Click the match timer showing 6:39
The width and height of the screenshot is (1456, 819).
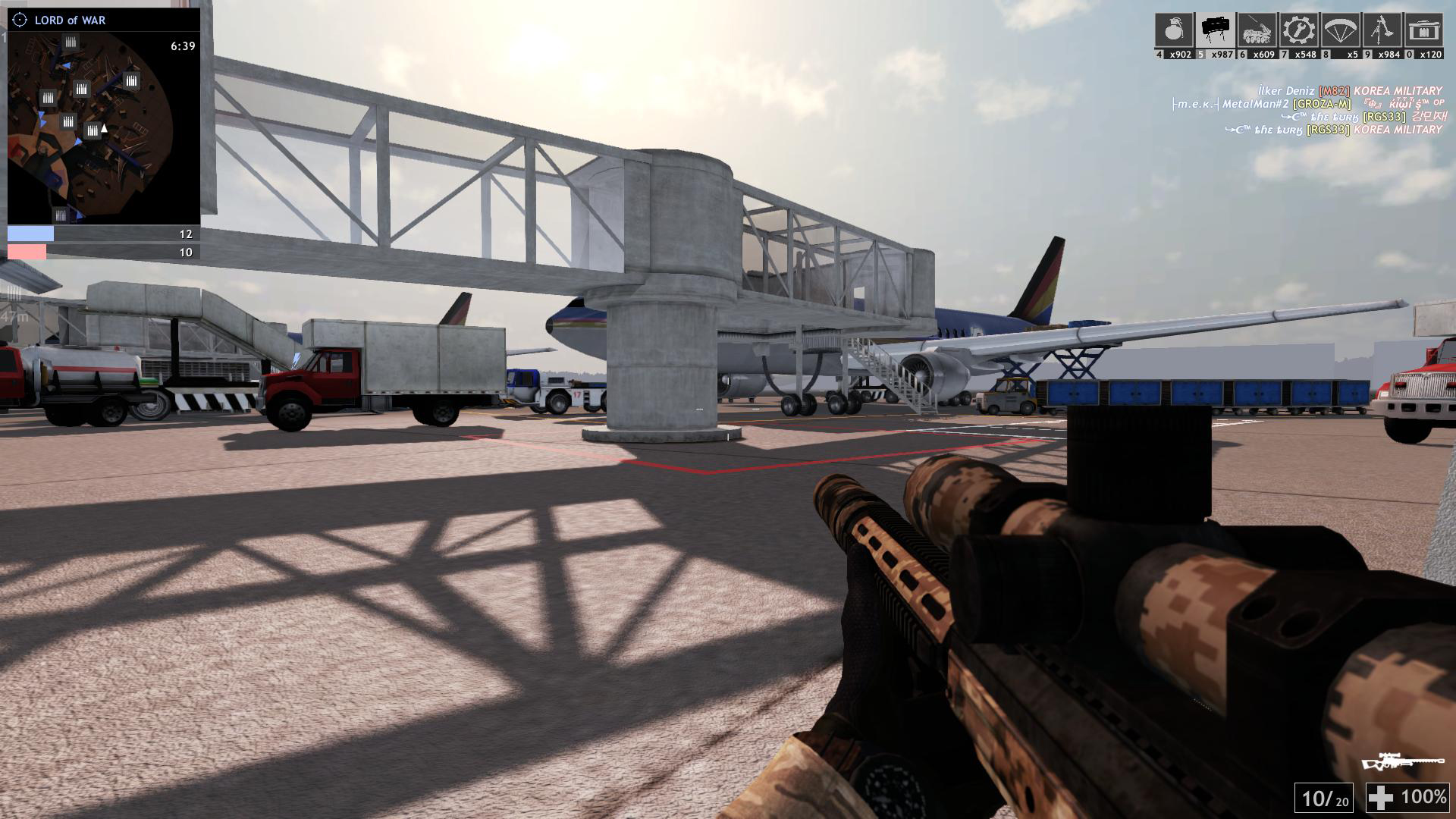point(182,45)
